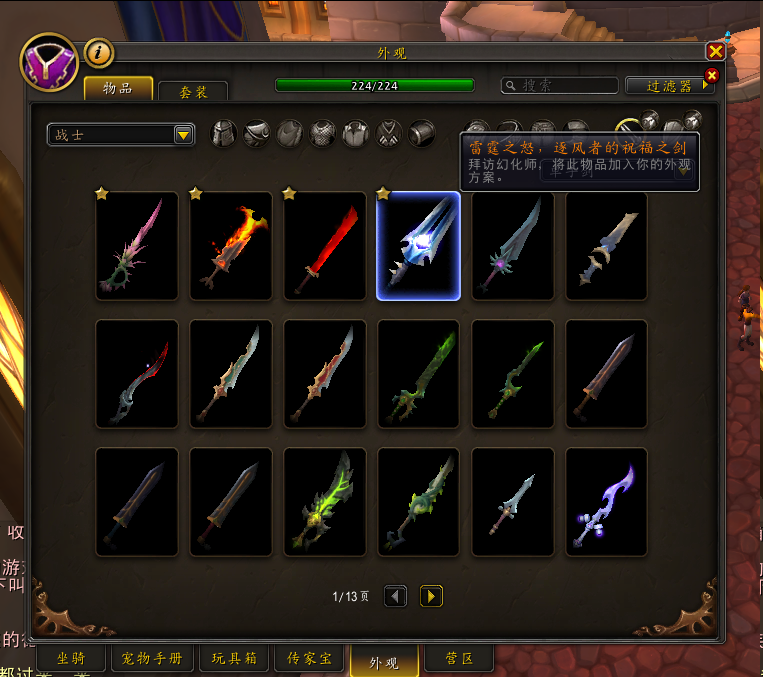Select the highlighted Thunderfury sword appearance
This screenshot has width=763, height=677.
[x=418, y=246]
